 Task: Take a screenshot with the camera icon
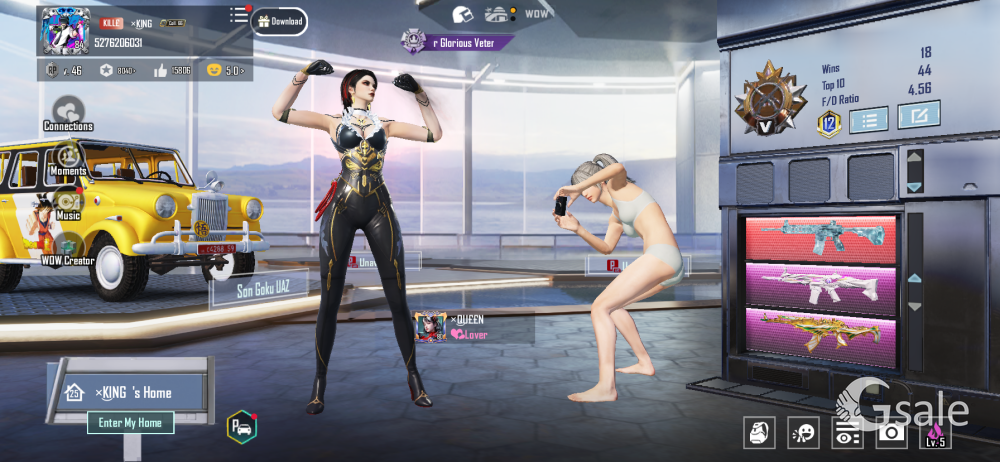pos(890,433)
